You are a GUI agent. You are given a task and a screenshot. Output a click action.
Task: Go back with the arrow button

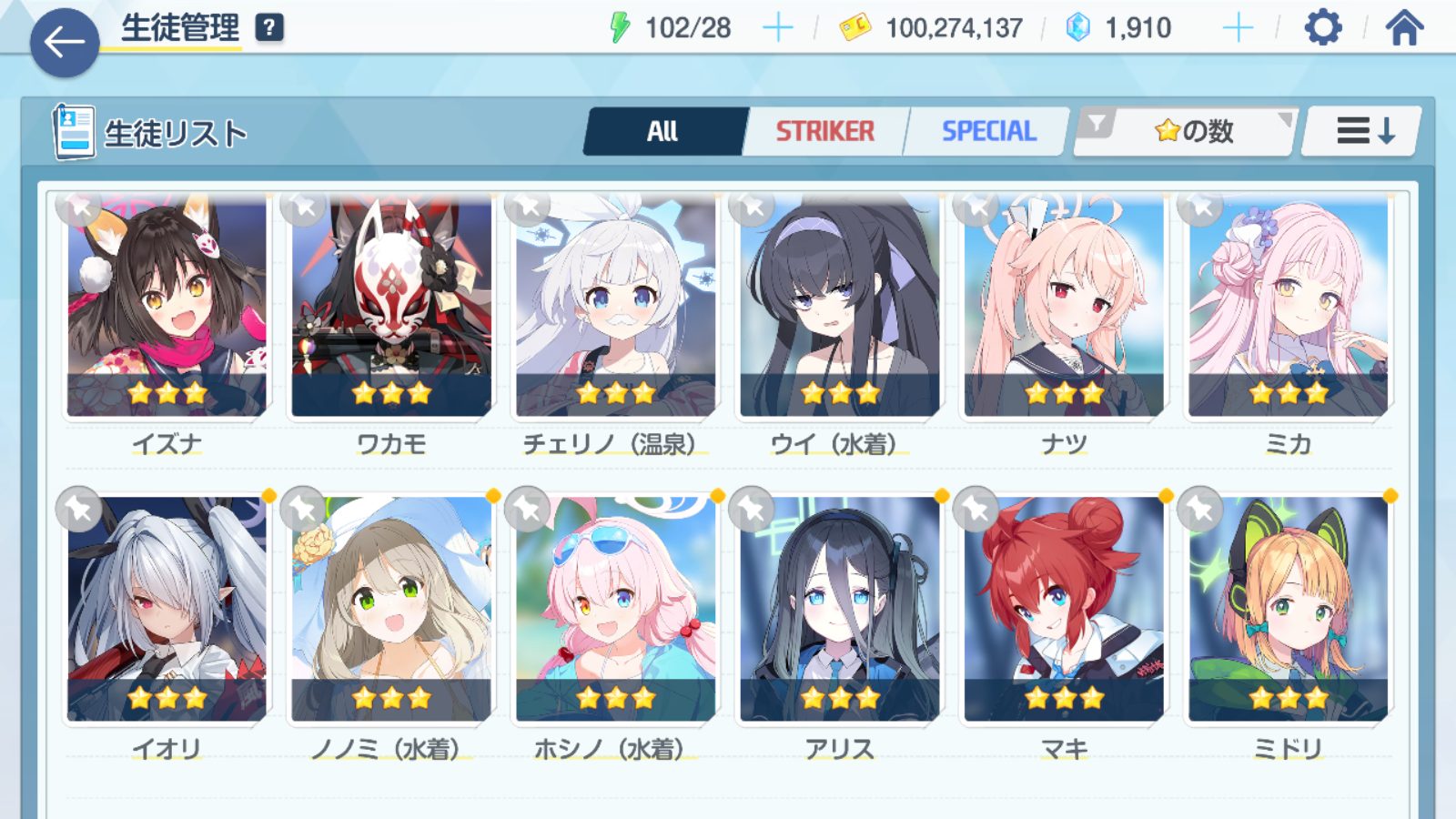[x=65, y=42]
